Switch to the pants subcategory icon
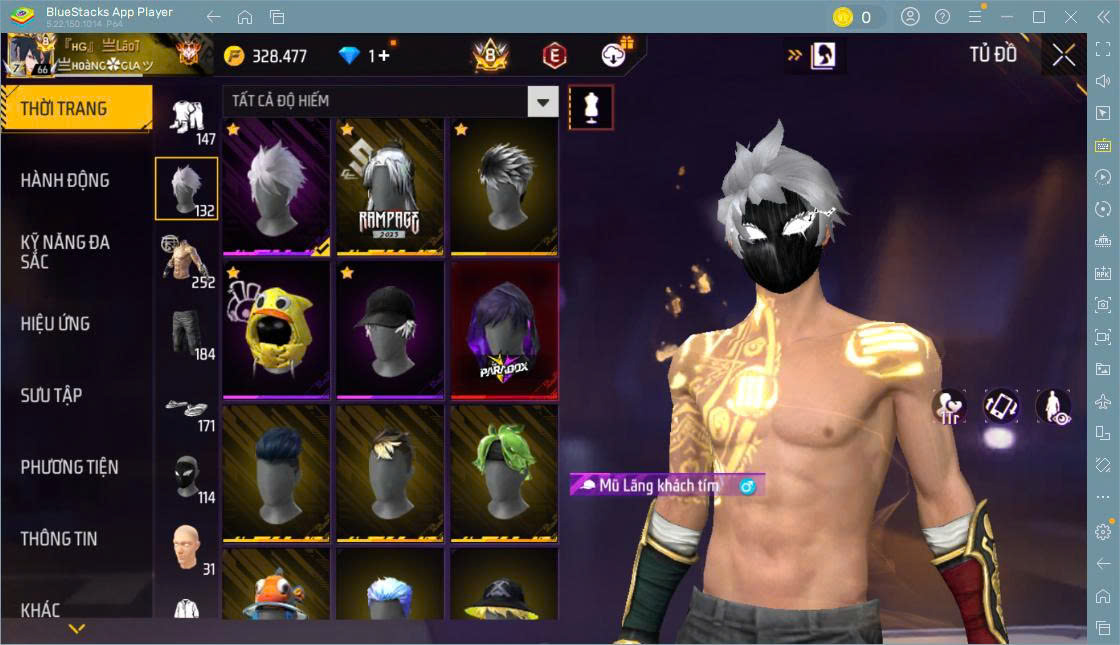Image resolution: width=1120 pixels, height=645 pixels. pyautogui.click(x=185, y=333)
